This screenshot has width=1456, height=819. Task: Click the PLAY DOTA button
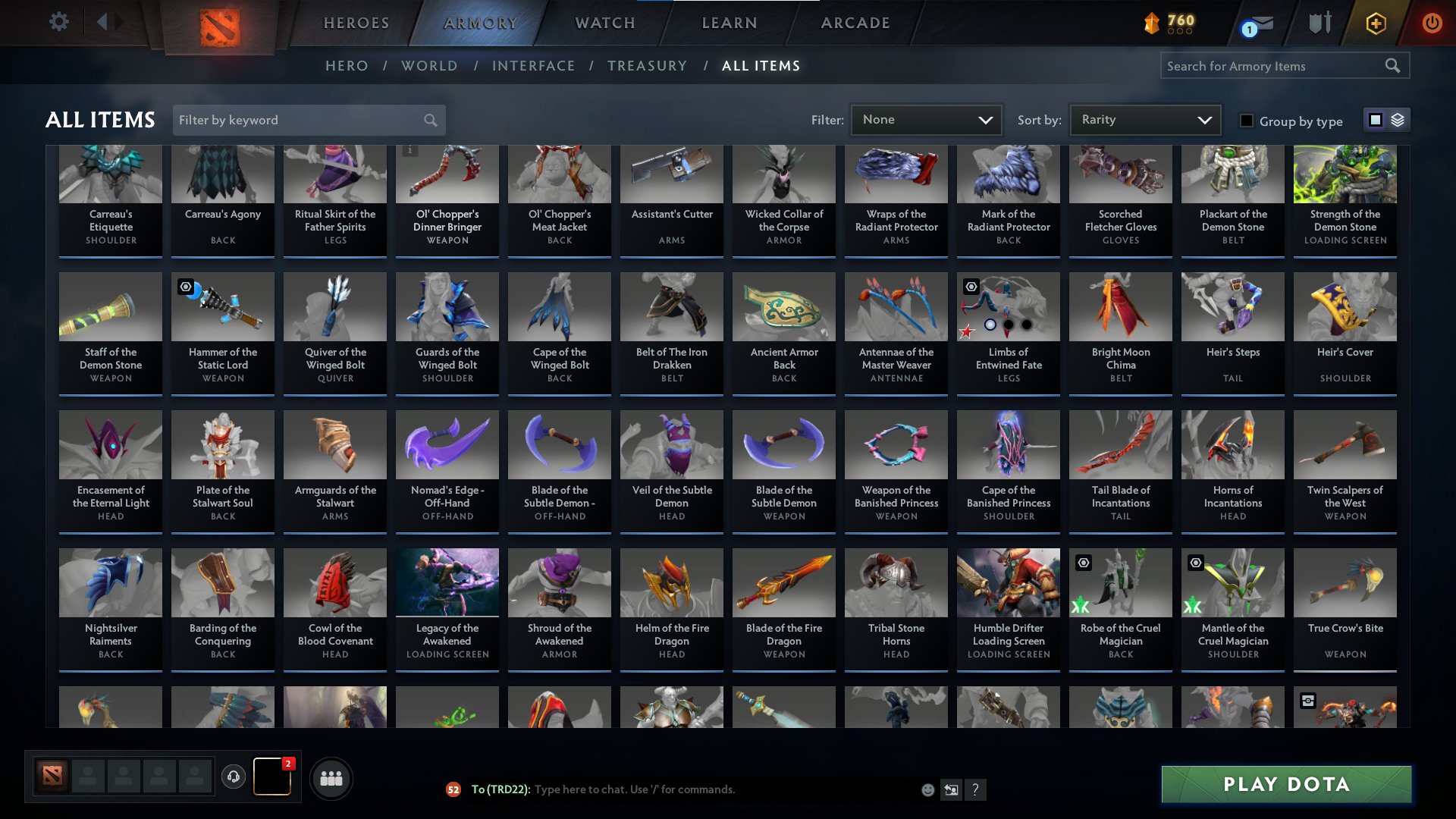(x=1285, y=784)
